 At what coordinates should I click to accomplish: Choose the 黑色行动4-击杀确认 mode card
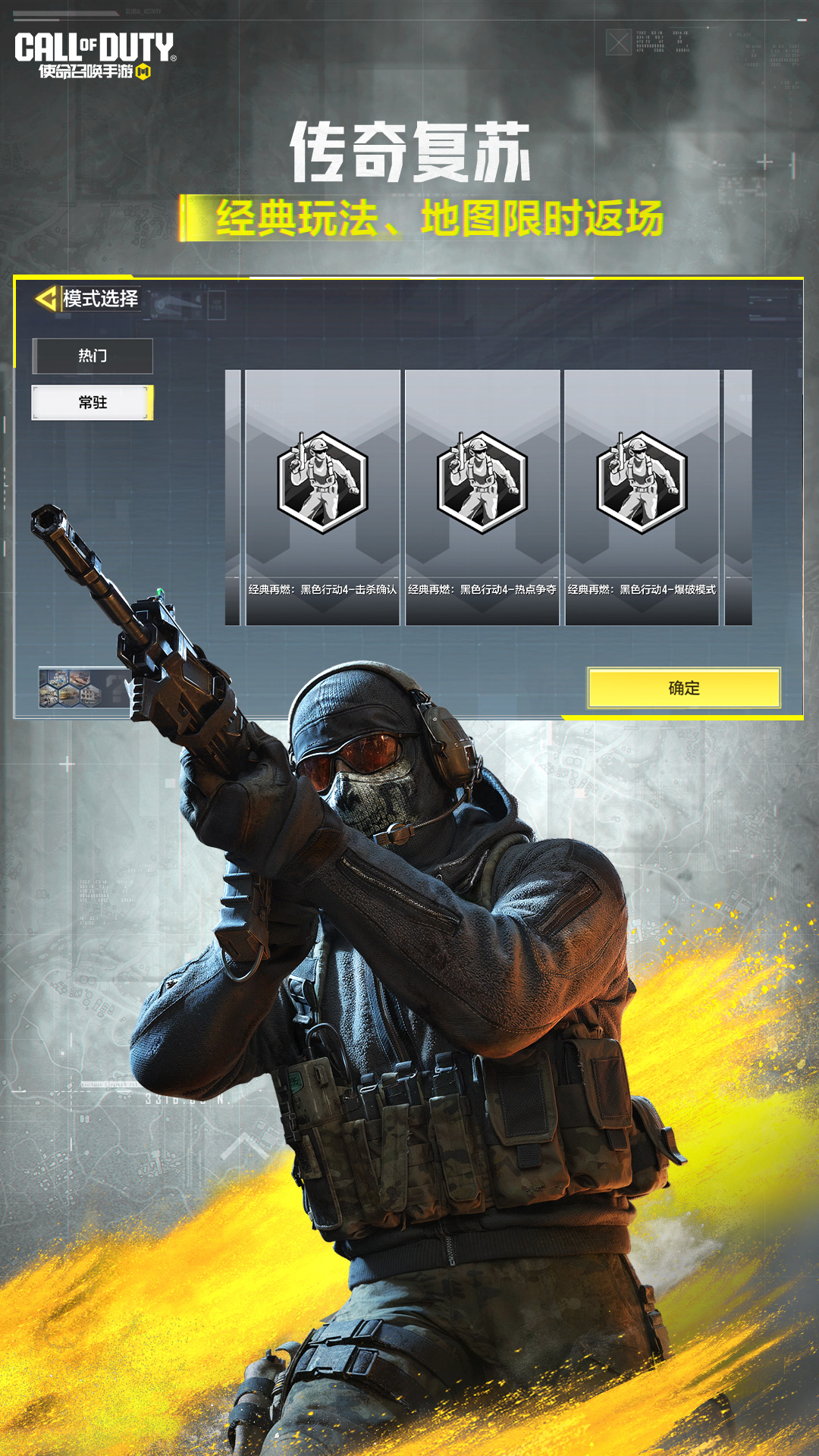322,497
